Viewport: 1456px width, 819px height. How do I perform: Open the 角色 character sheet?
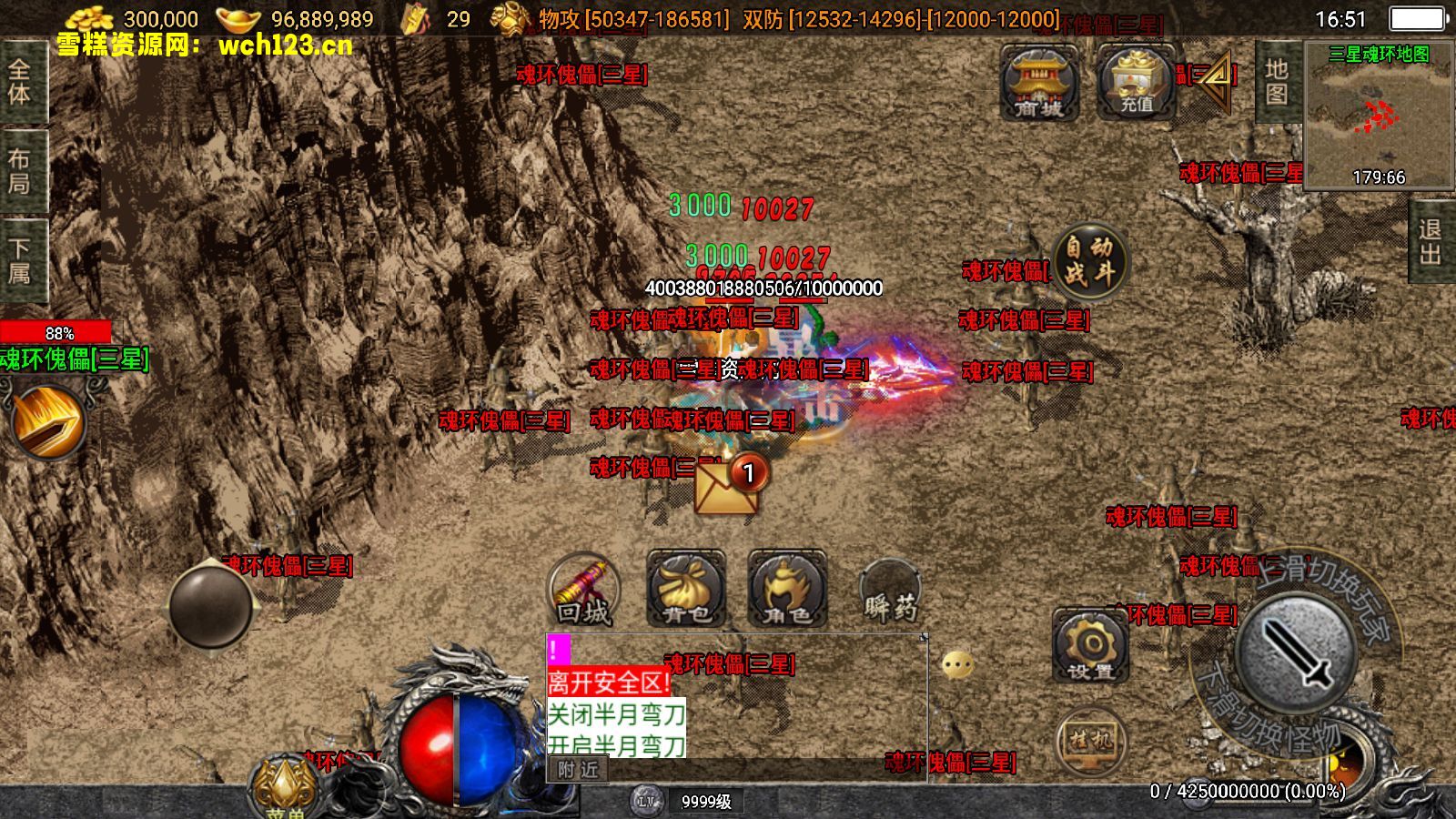pyautogui.click(x=787, y=591)
